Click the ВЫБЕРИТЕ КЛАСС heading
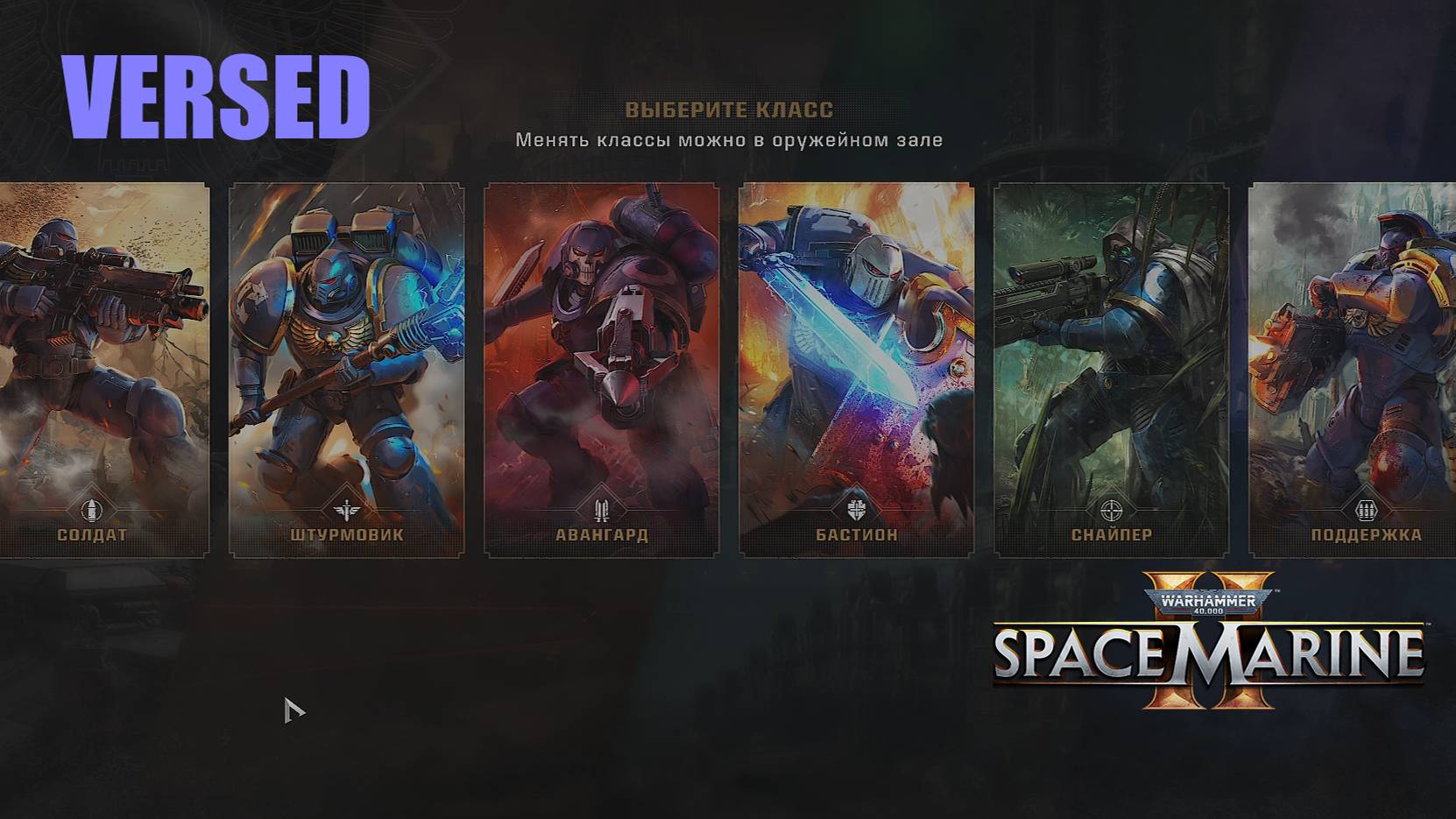Screen dimensions: 1456x819 [728, 109]
